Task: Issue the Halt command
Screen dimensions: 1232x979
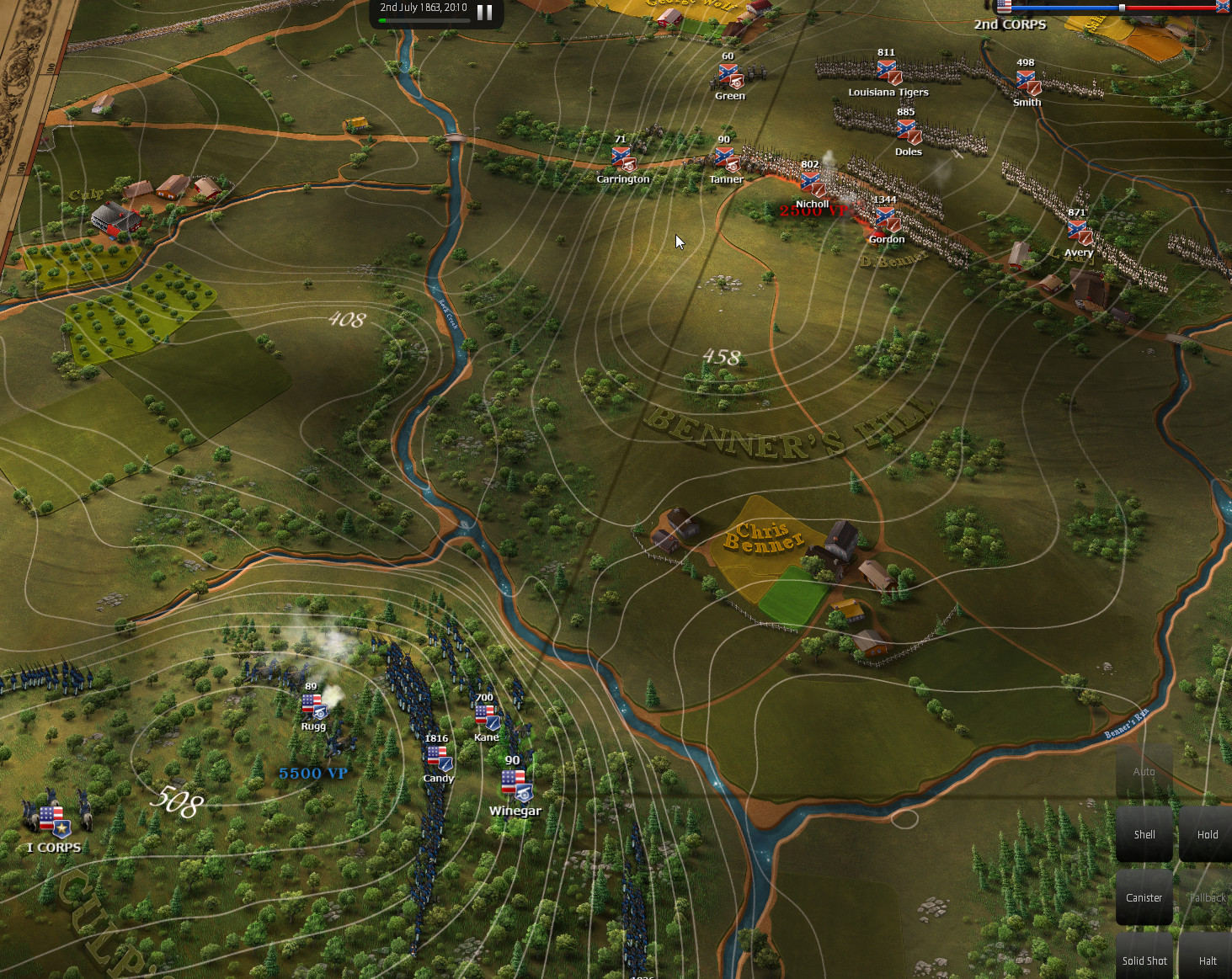Action: (1207, 960)
